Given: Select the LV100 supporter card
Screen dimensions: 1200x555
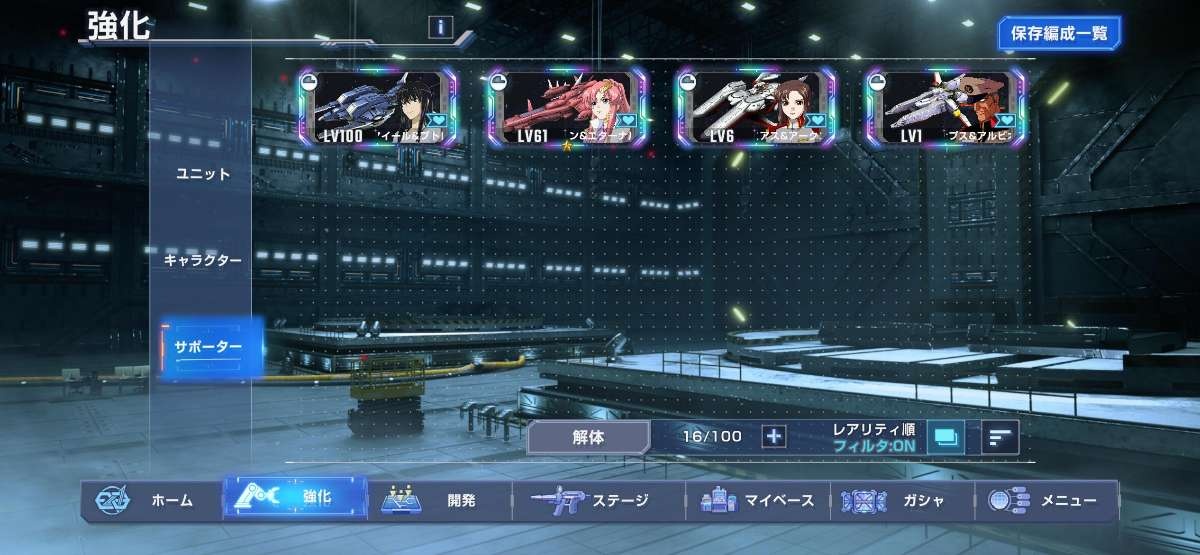Looking at the screenshot, I should 377,108.
